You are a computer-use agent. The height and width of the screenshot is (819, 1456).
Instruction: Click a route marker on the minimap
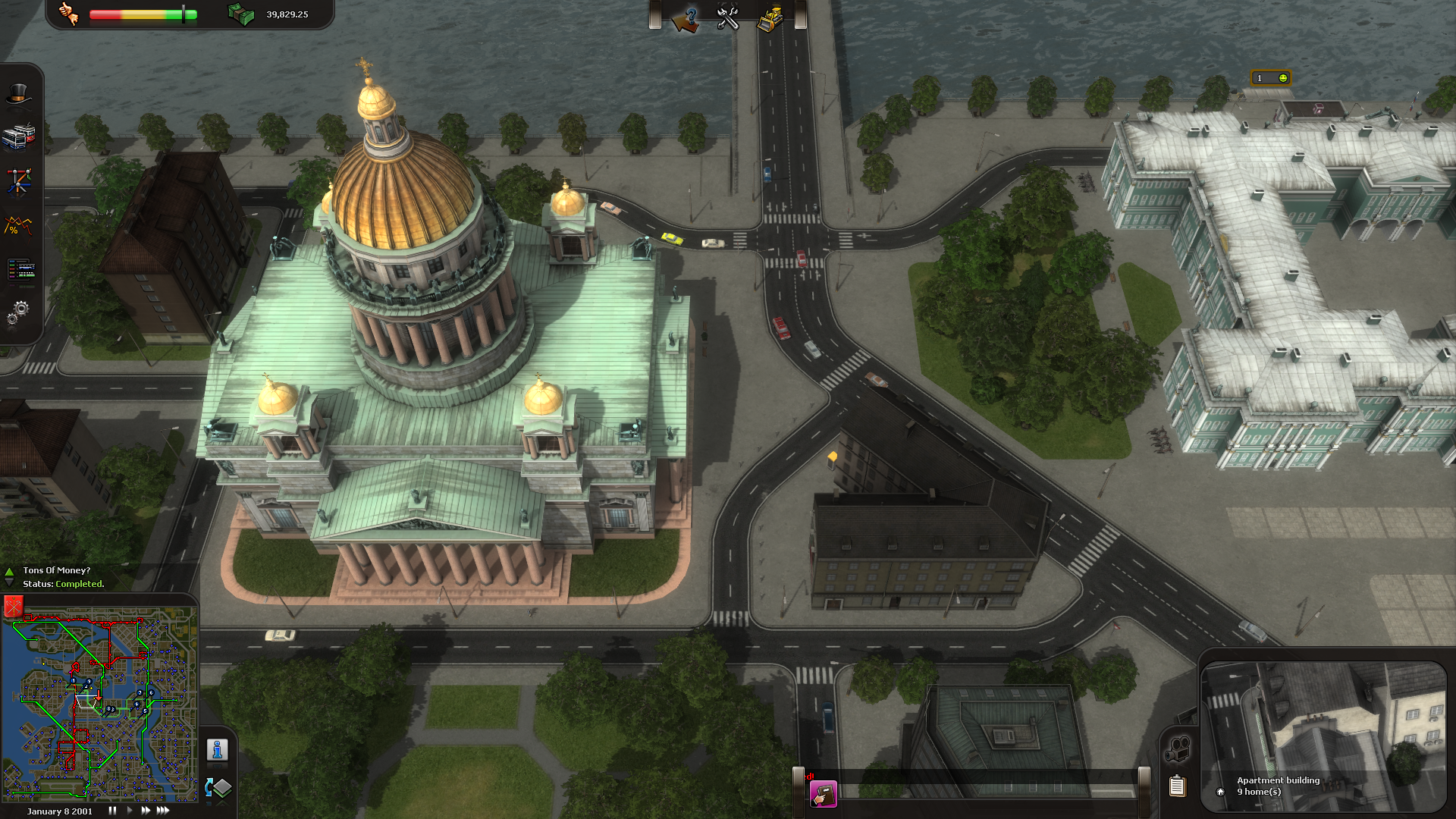click(x=73, y=682)
